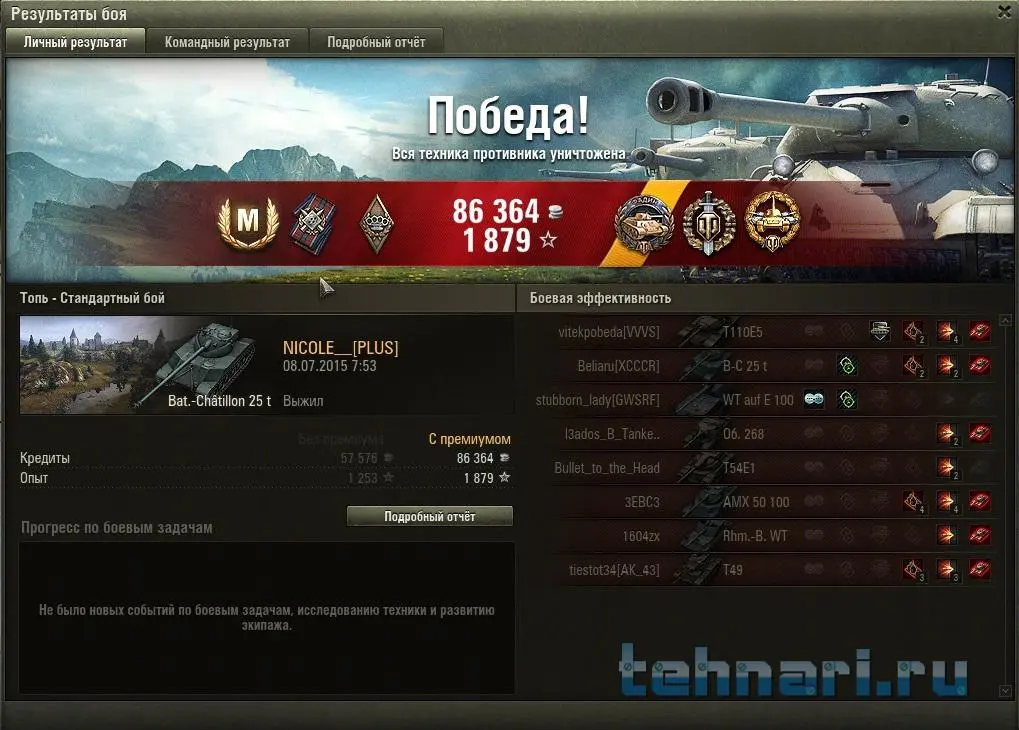The height and width of the screenshot is (730, 1019).
Task: Click the scroll-down arrow of the effectiveness list
Action: point(1005,690)
